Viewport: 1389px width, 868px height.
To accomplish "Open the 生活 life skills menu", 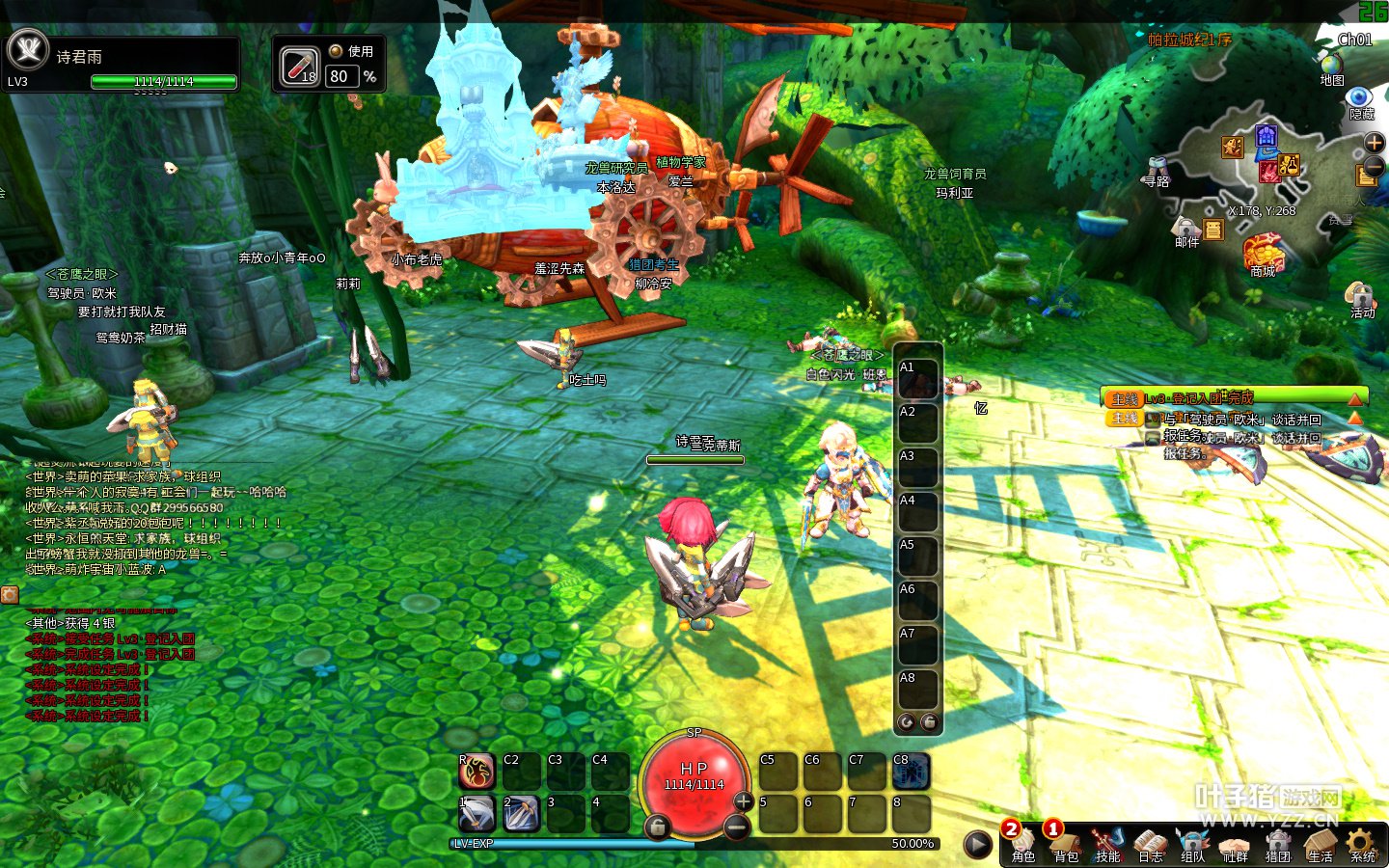I will pyautogui.click(x=1320, y=842).
